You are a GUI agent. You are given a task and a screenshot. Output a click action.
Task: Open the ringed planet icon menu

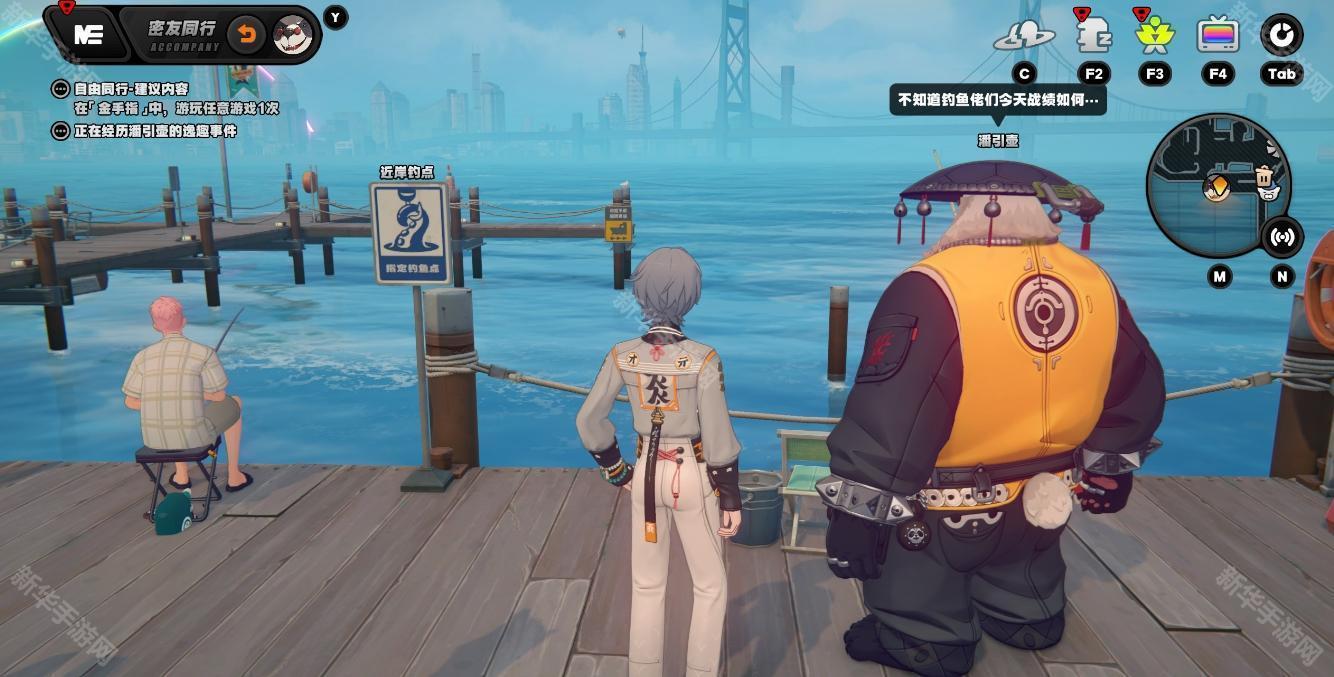click(x=1023, y=37)
